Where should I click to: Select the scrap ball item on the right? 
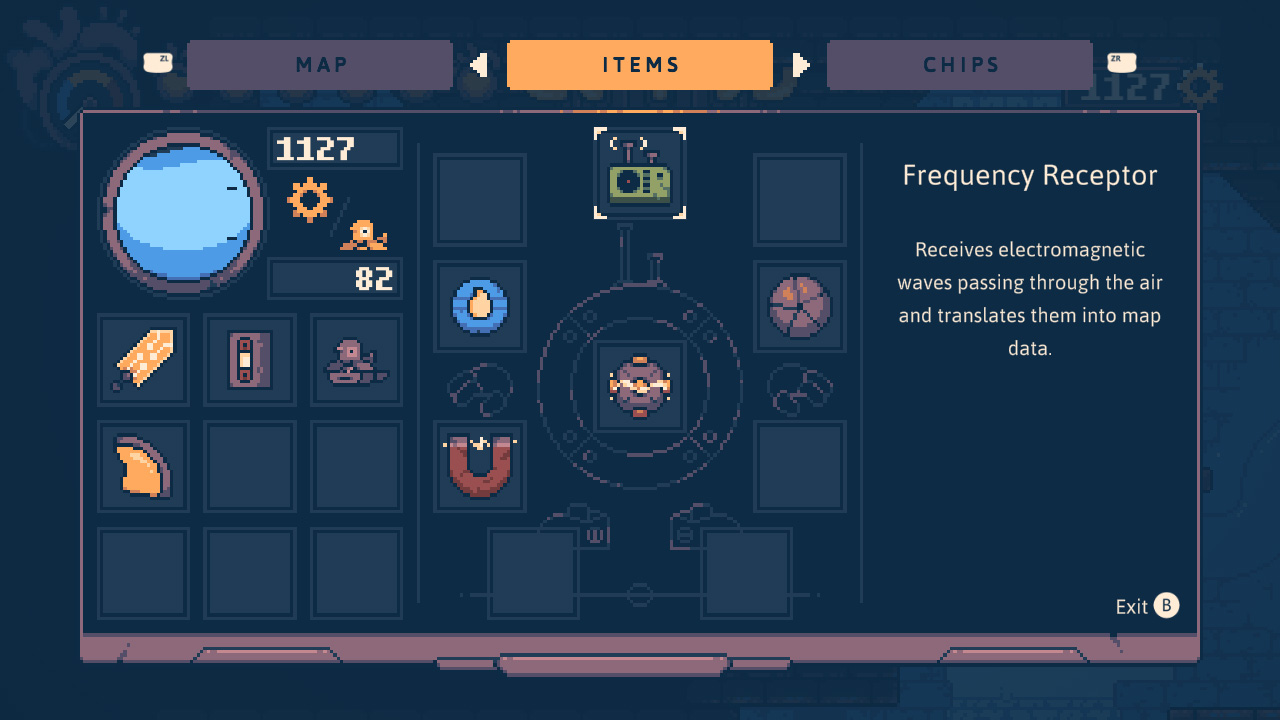point(800,307)
